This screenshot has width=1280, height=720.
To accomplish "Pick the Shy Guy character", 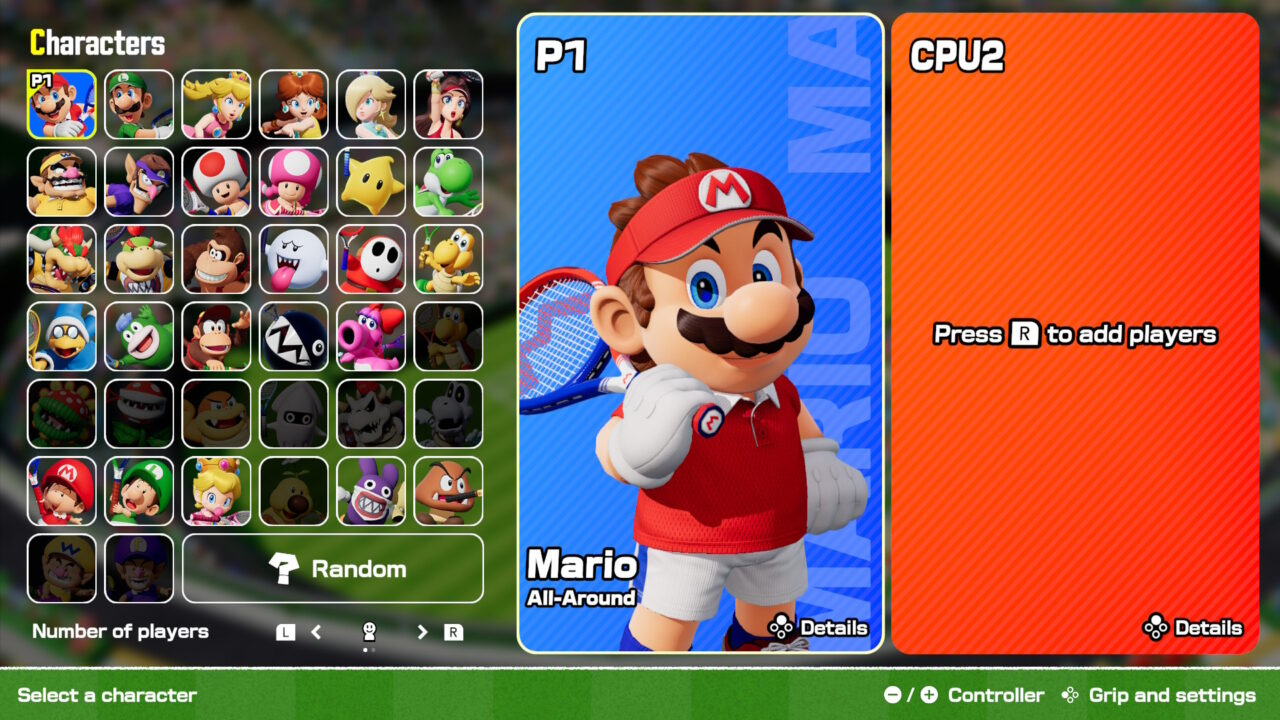I will [x=371, y=259].
